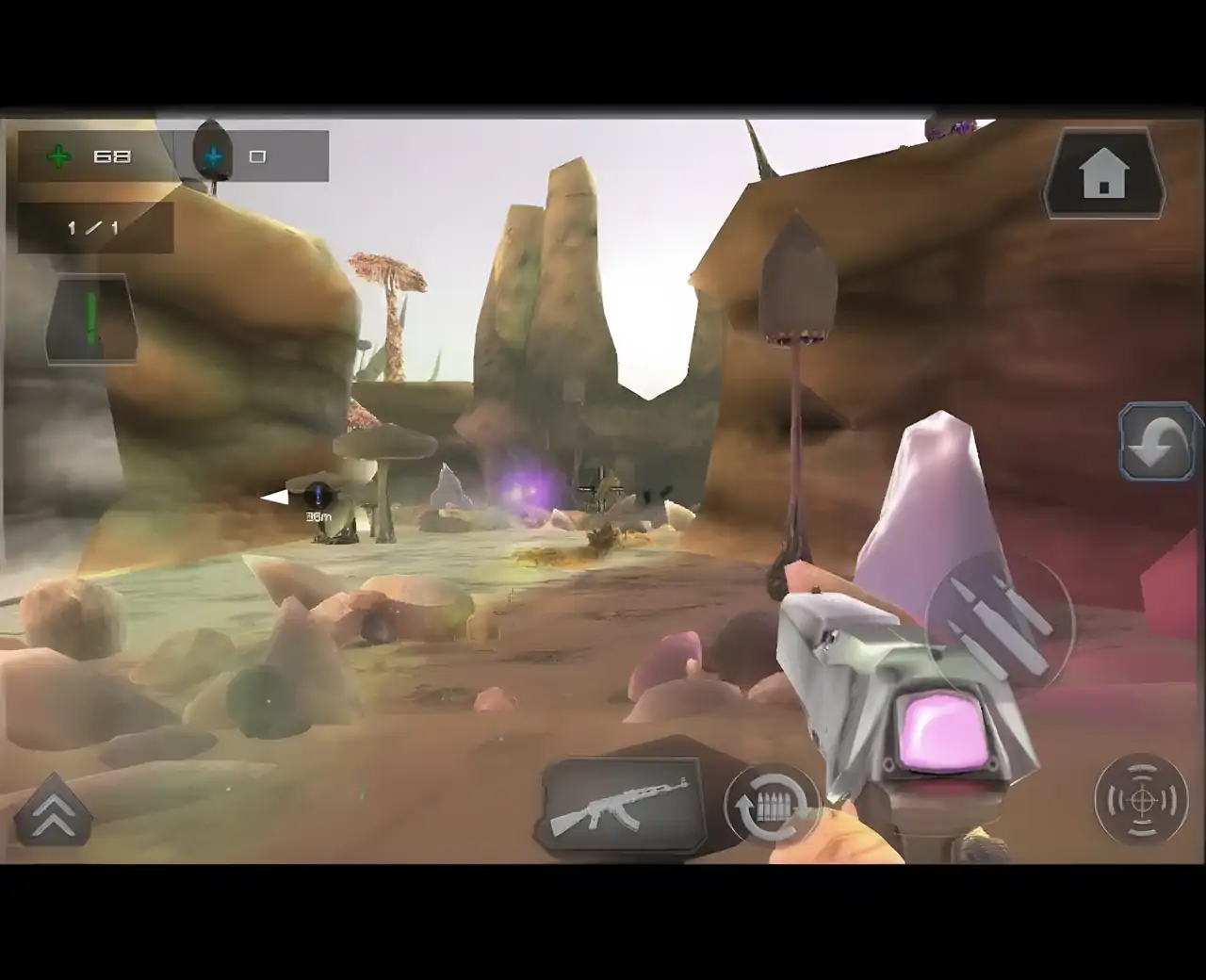Tap the purple energy orb in the distance
Image resolution: width=1206 pixels, height=980 pixels.
(525, 487)
